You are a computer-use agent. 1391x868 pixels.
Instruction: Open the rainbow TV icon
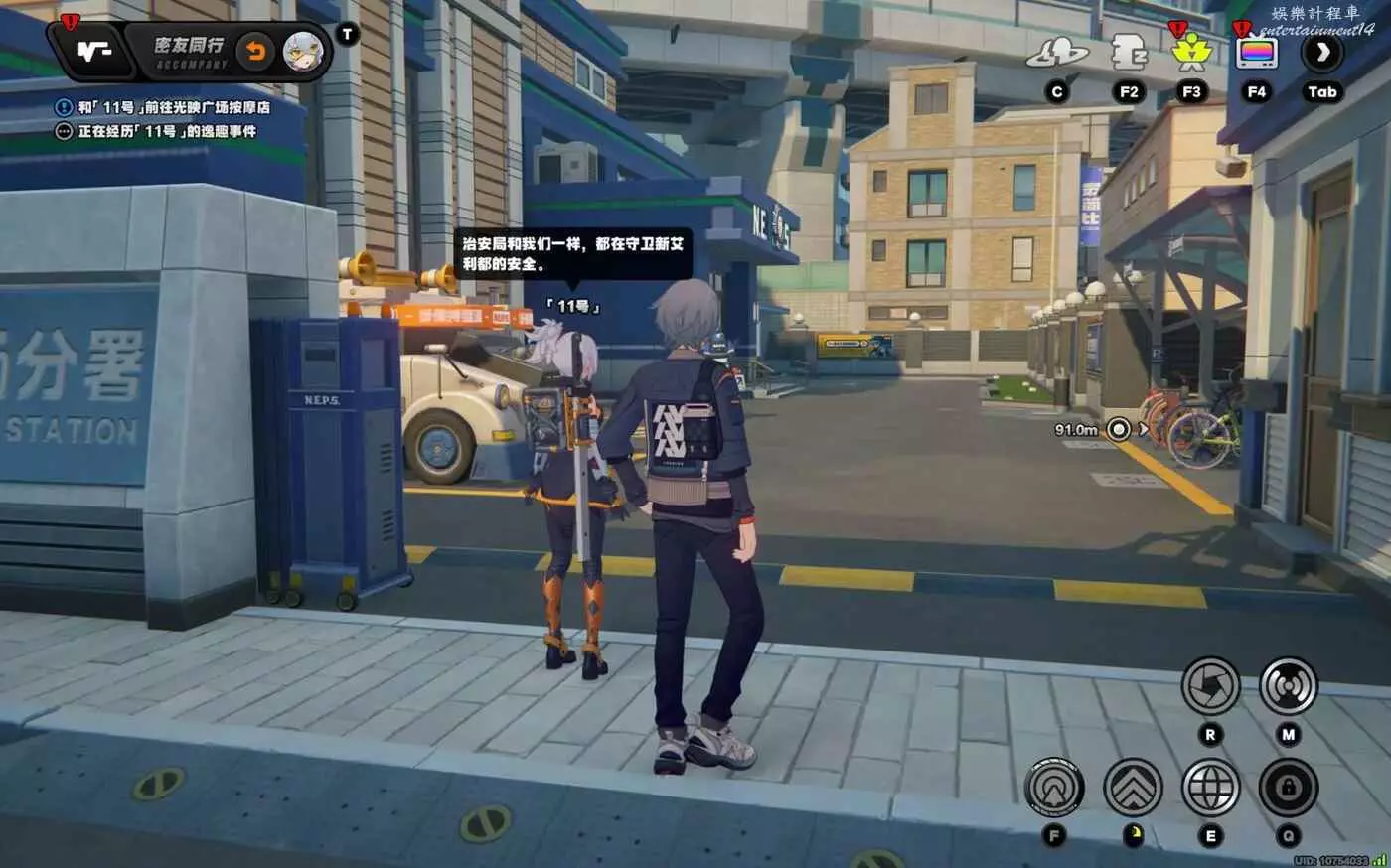[1257, 53]
